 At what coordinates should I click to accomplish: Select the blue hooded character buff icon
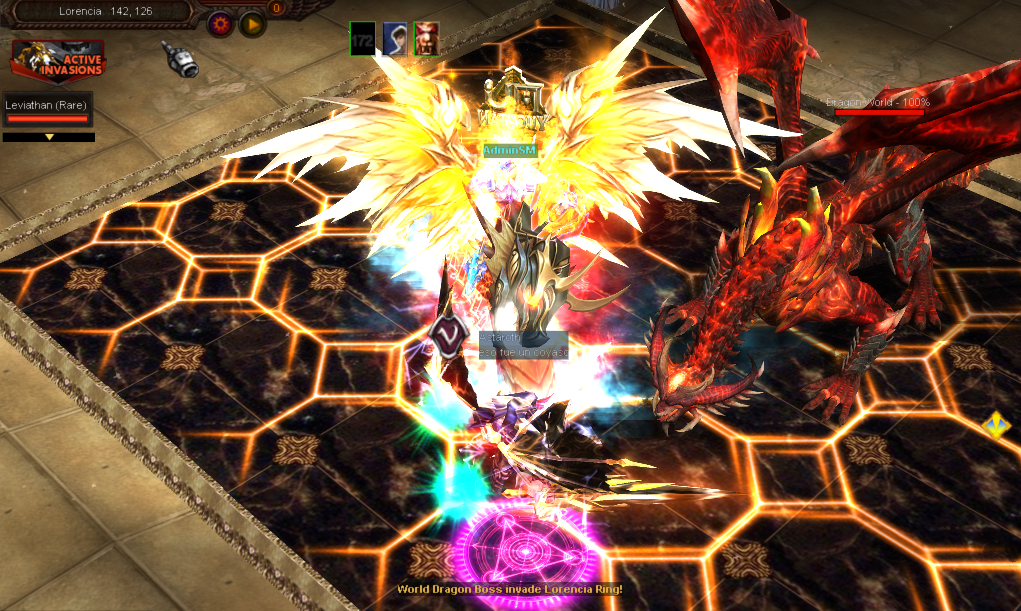coord(394,38)
